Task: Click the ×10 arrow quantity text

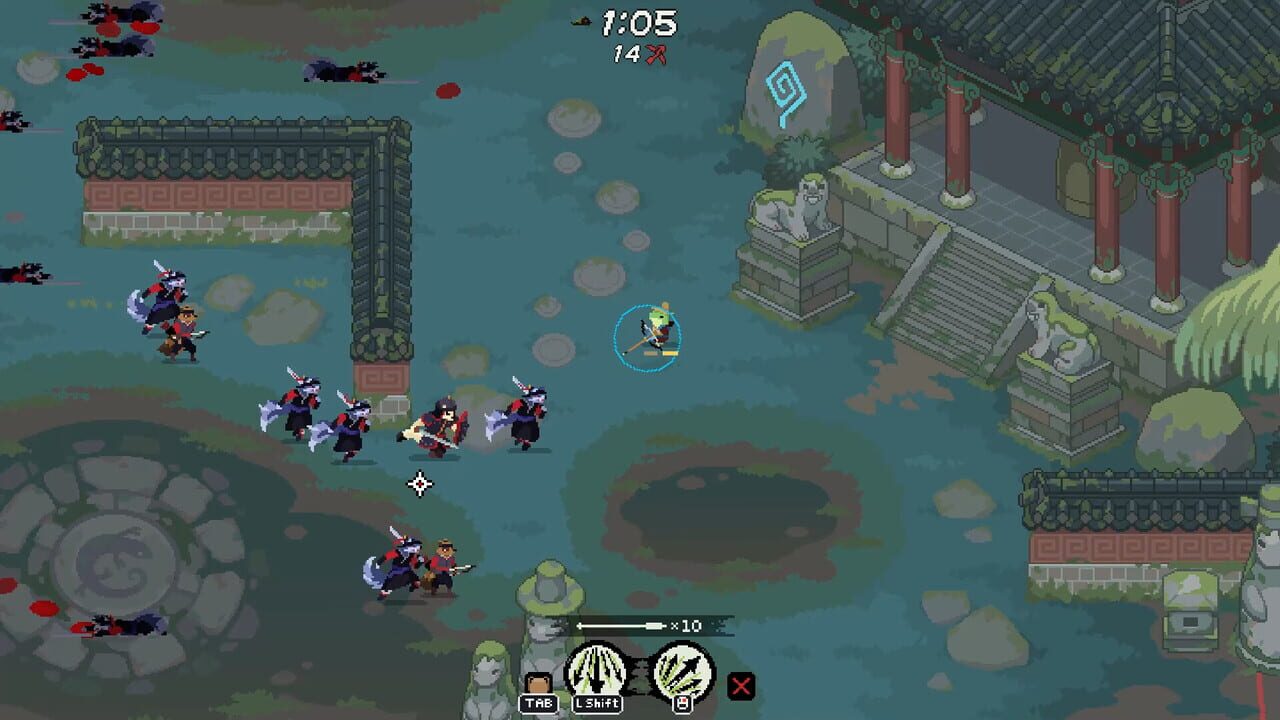Action: point(690,624)
